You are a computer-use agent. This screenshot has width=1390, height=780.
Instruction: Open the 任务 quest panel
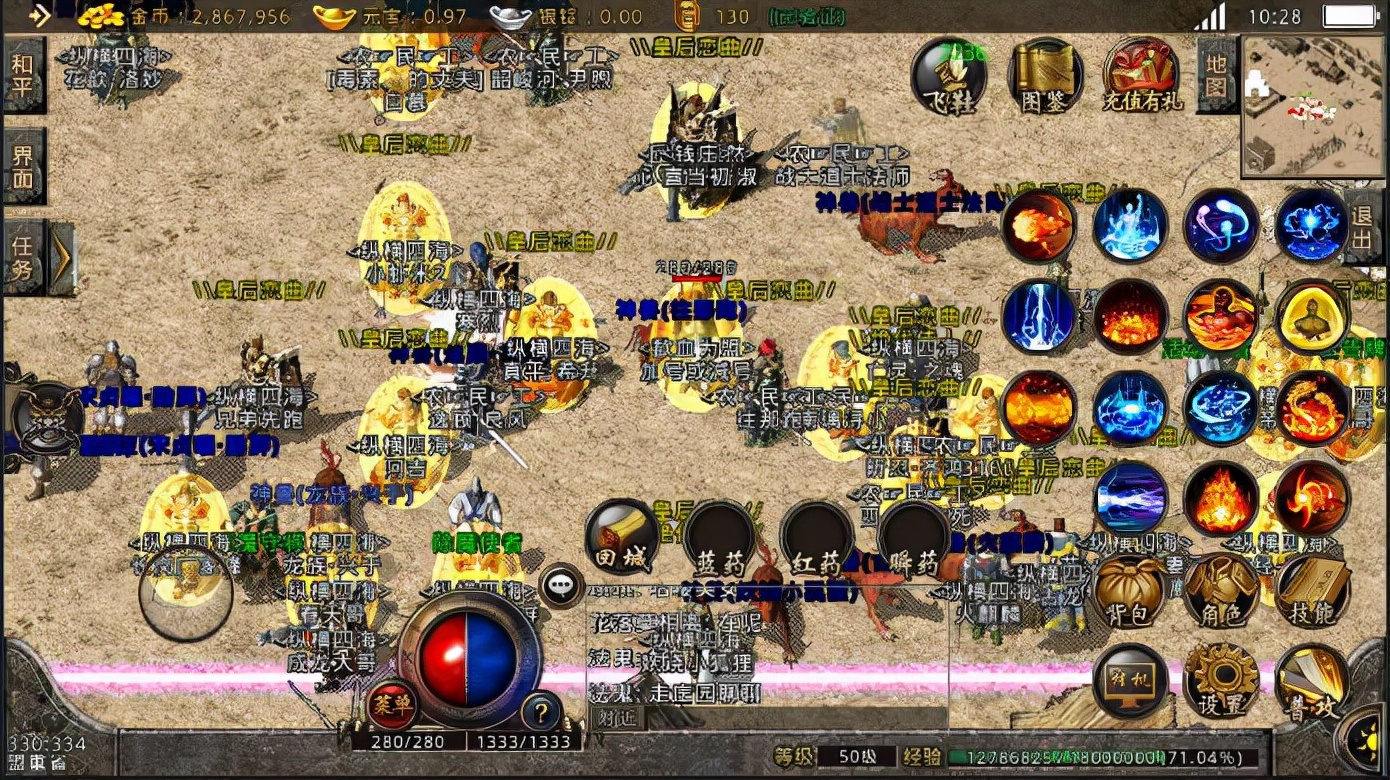[x=23, y=258]
